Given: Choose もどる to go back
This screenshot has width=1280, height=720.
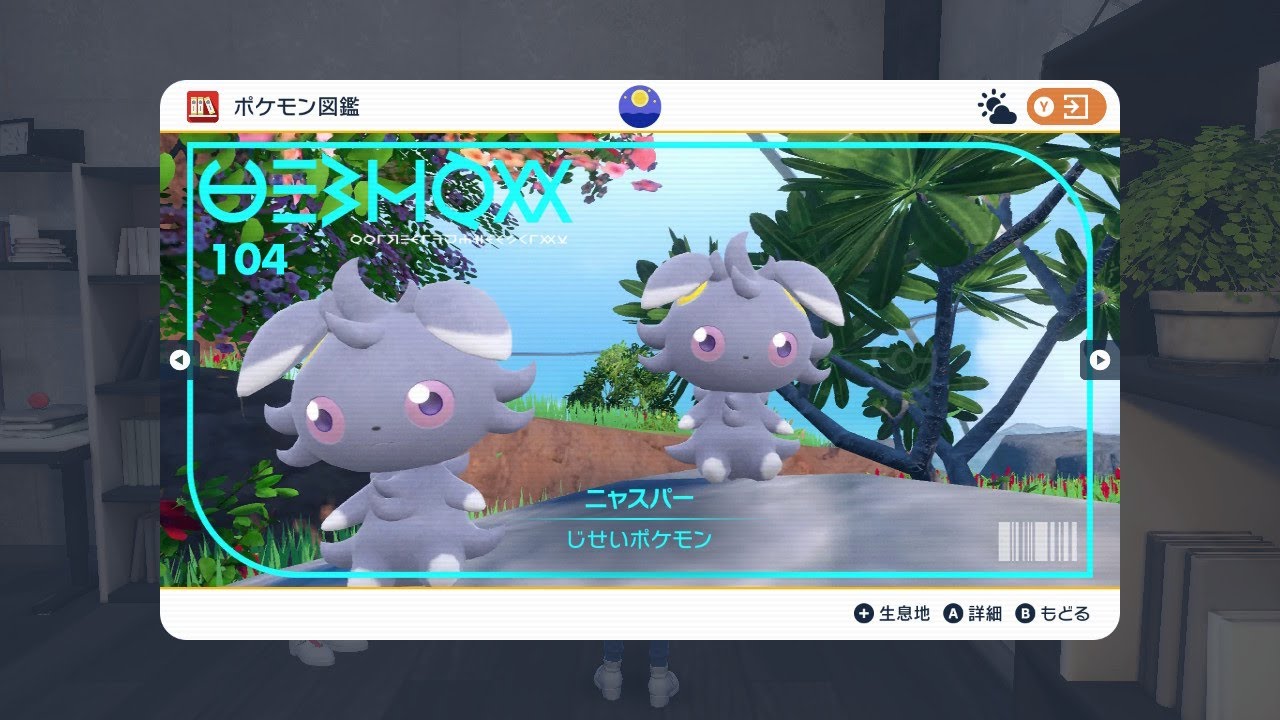Looking at the screenshot, I should (1053, 614).
